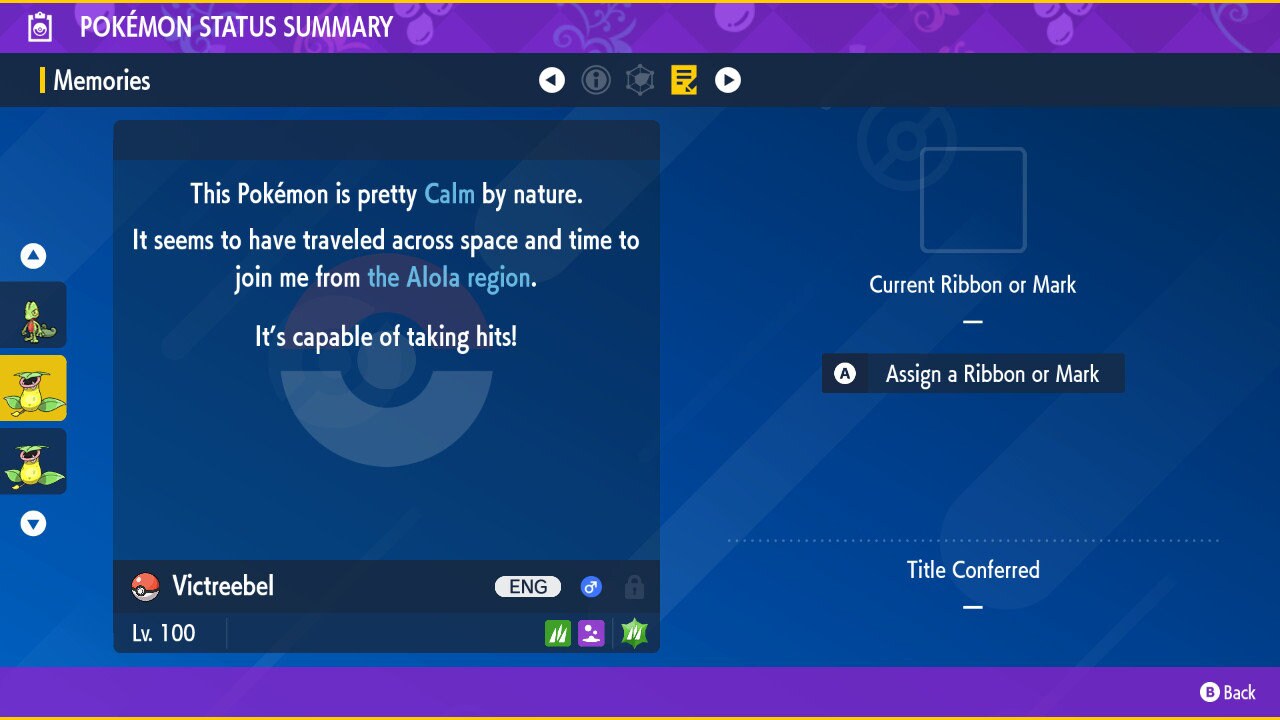The width and height of the screenshot is (1280, 720).
Task: Click the down arrow below party list
Action: [33, 523]
